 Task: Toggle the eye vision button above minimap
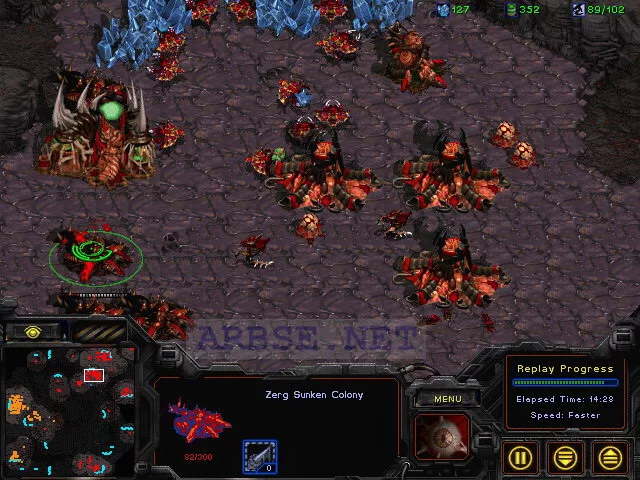(31, 331)
